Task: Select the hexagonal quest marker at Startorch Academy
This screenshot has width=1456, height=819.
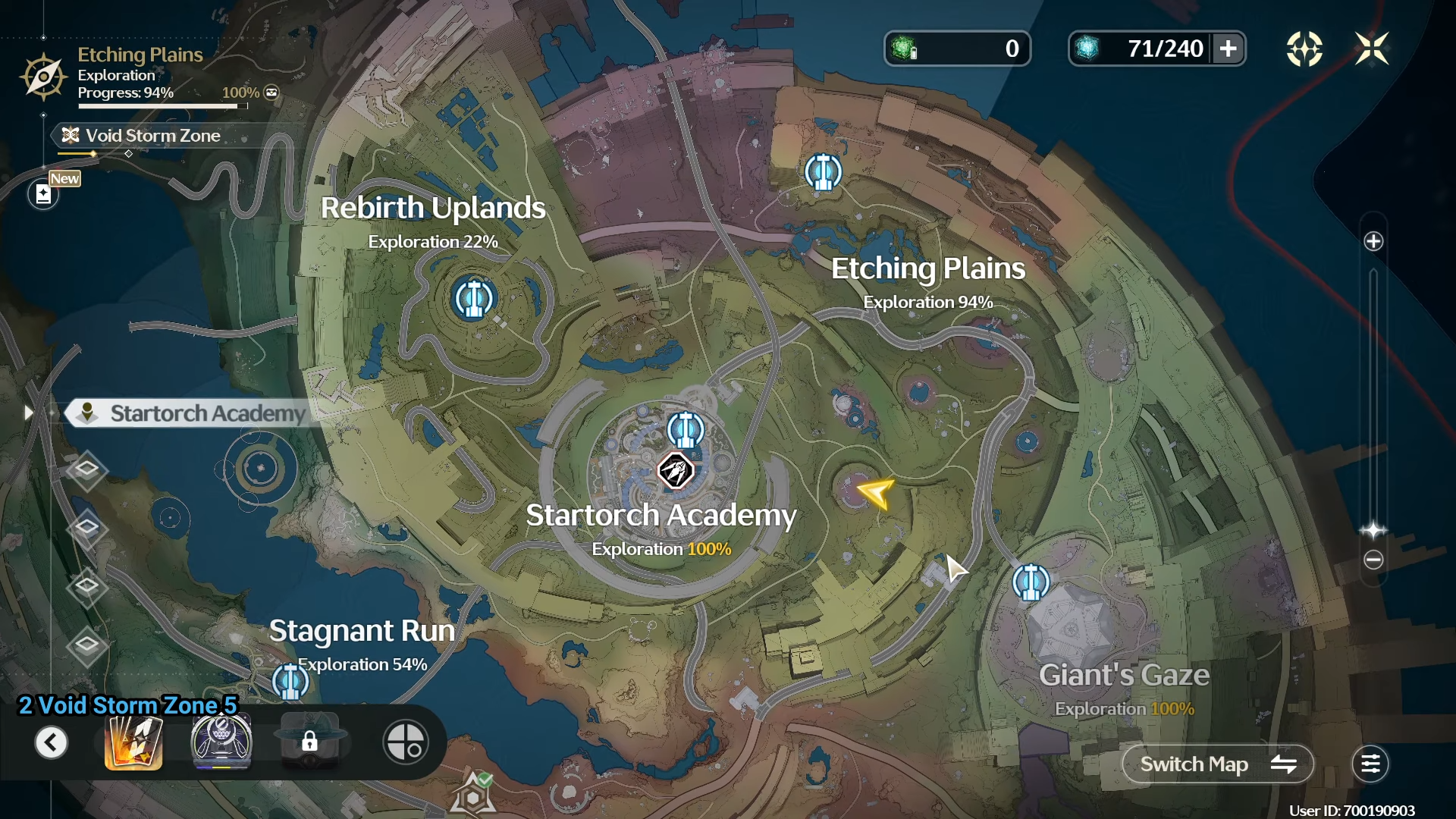Action: click(x=675, y=471)
